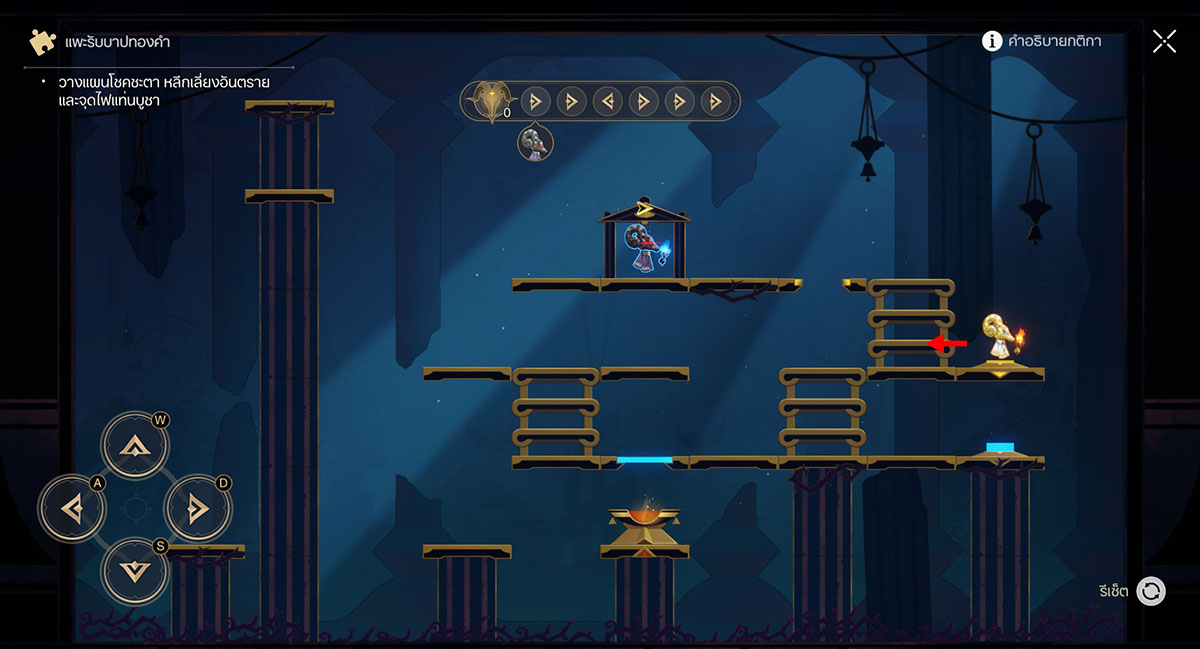Move left with the A arrow button
1200x649 pixels.
pyautogui.click(x=72, y=509)
